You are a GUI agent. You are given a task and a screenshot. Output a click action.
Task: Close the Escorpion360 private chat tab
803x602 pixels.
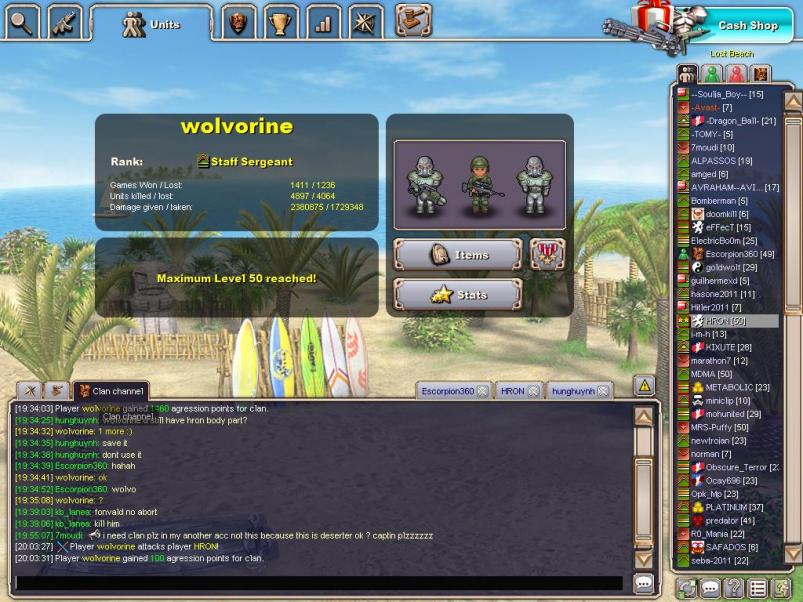(x=482, y=391)
